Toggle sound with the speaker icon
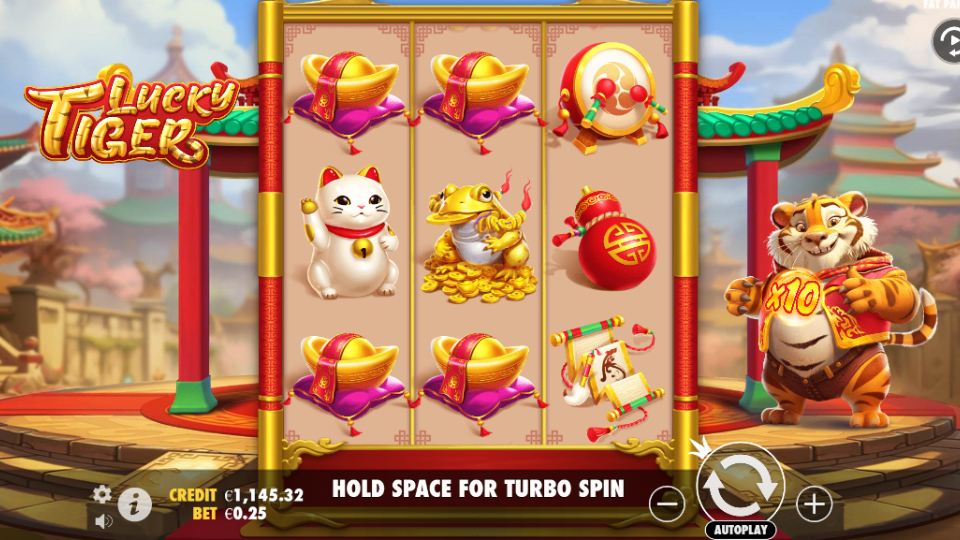 click(103, 520)
